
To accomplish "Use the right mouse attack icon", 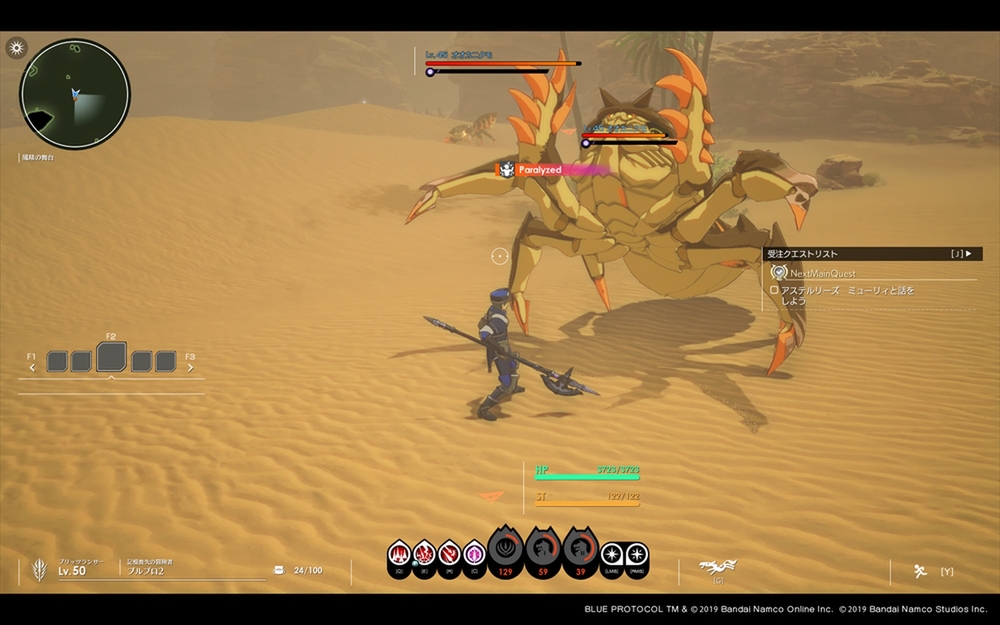I will [636, 553].
